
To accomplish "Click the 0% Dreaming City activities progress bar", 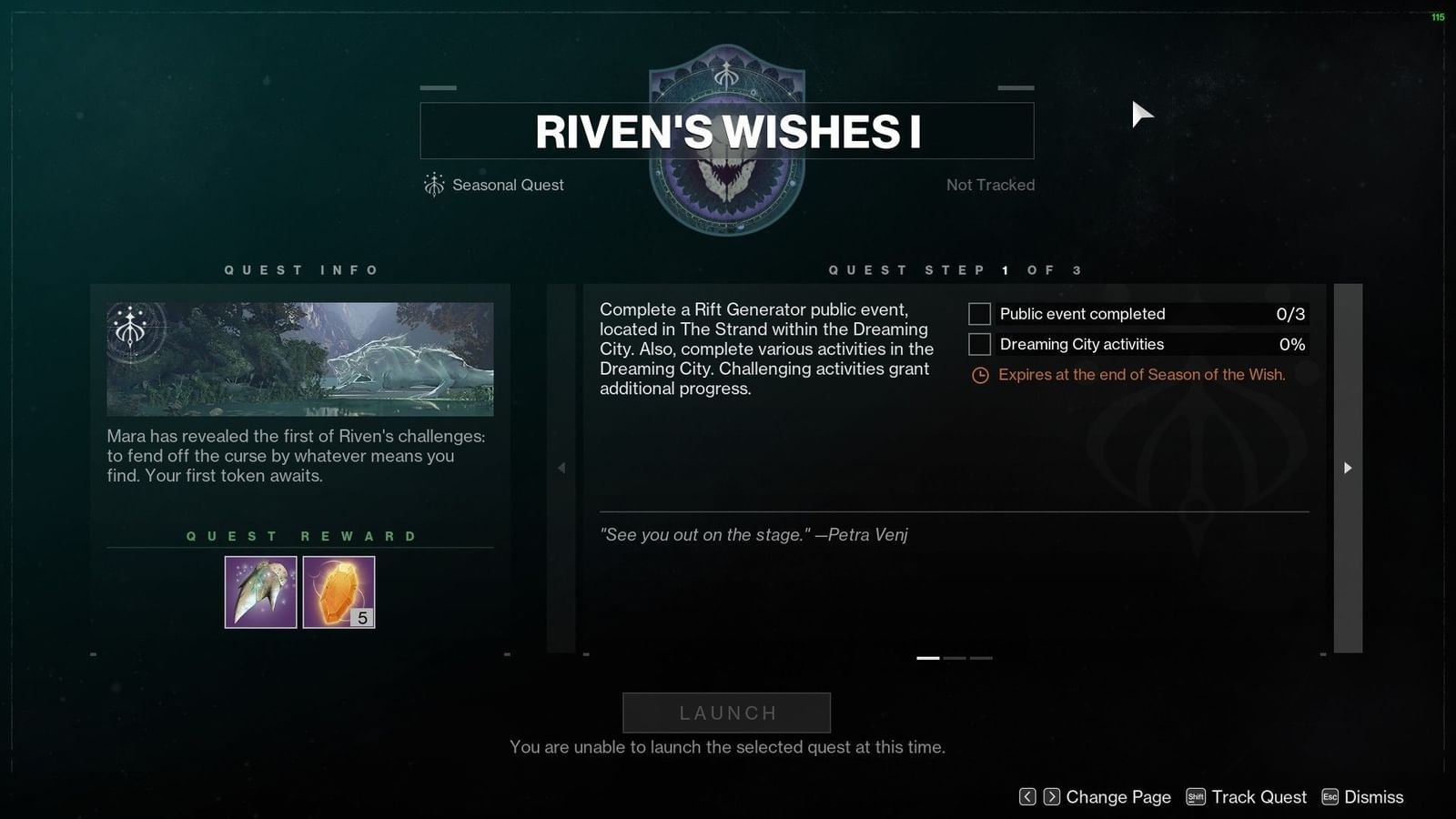I will [x=1151, y=344].
